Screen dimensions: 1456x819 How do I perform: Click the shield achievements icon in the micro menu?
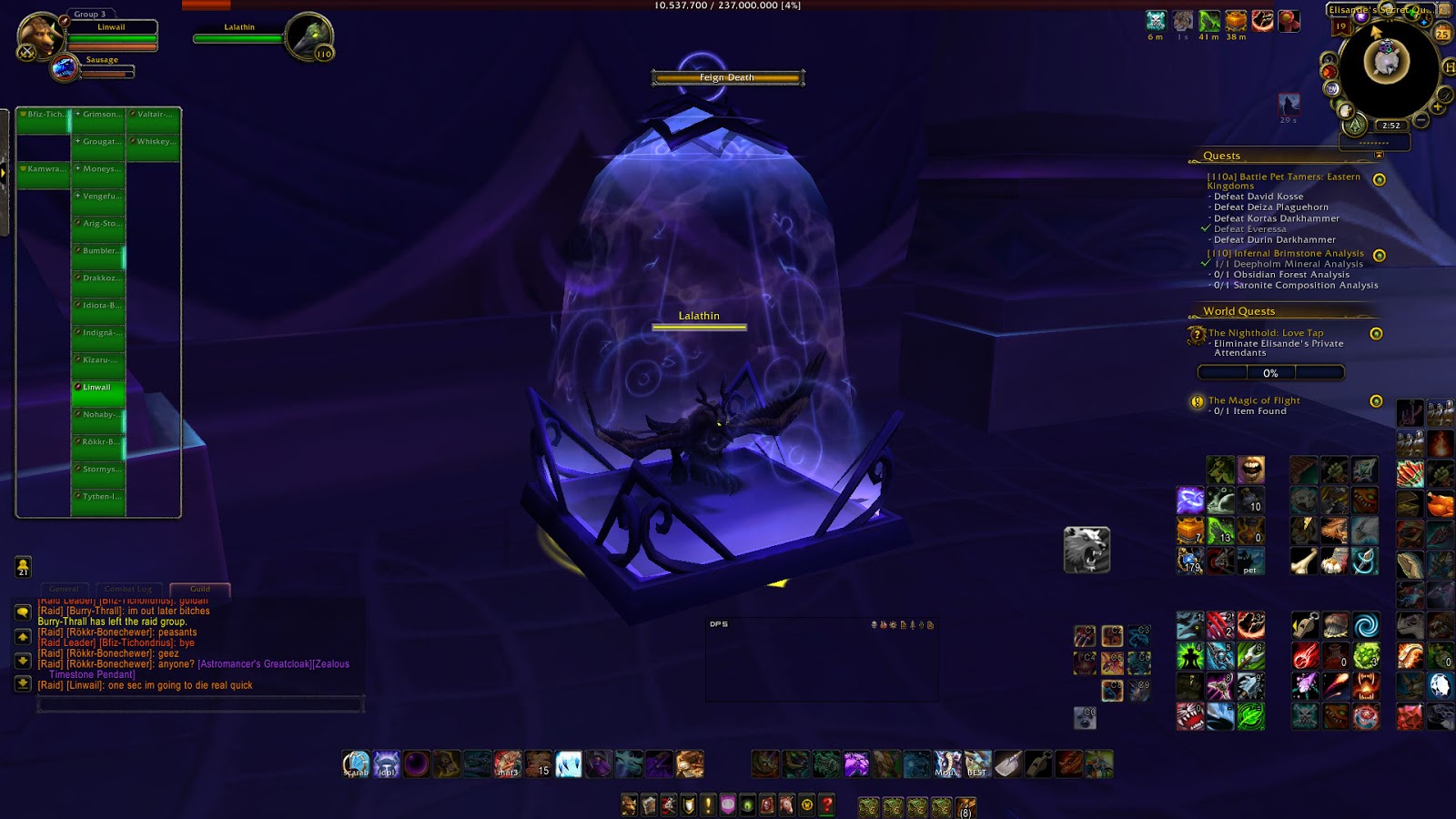(687, 804)
